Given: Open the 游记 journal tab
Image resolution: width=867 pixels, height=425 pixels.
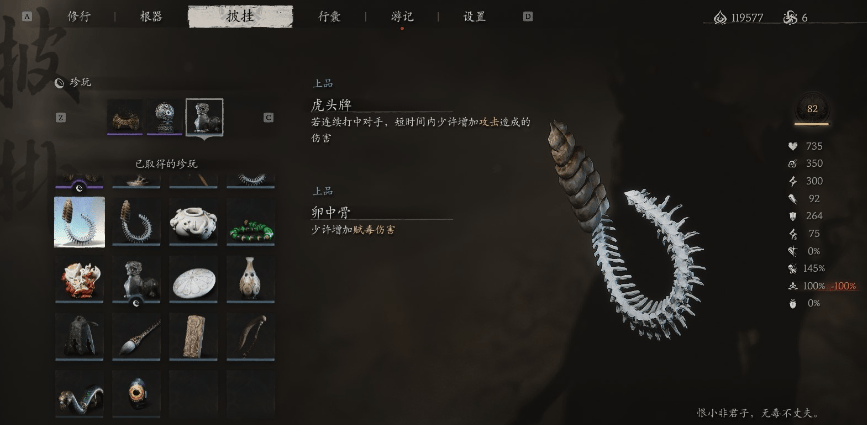Looking at the screenshot, I should [402, 16].
